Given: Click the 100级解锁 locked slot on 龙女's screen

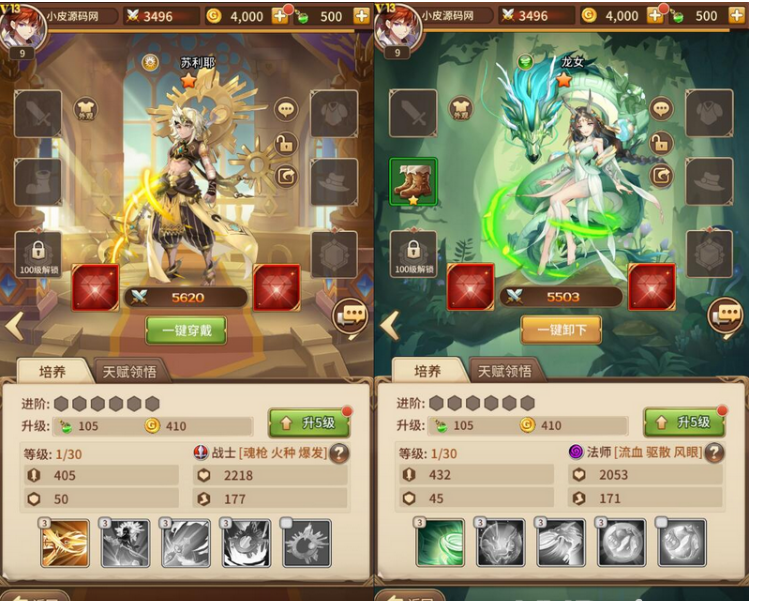Looking at the screenshot, I should click(x=413, y=255).
